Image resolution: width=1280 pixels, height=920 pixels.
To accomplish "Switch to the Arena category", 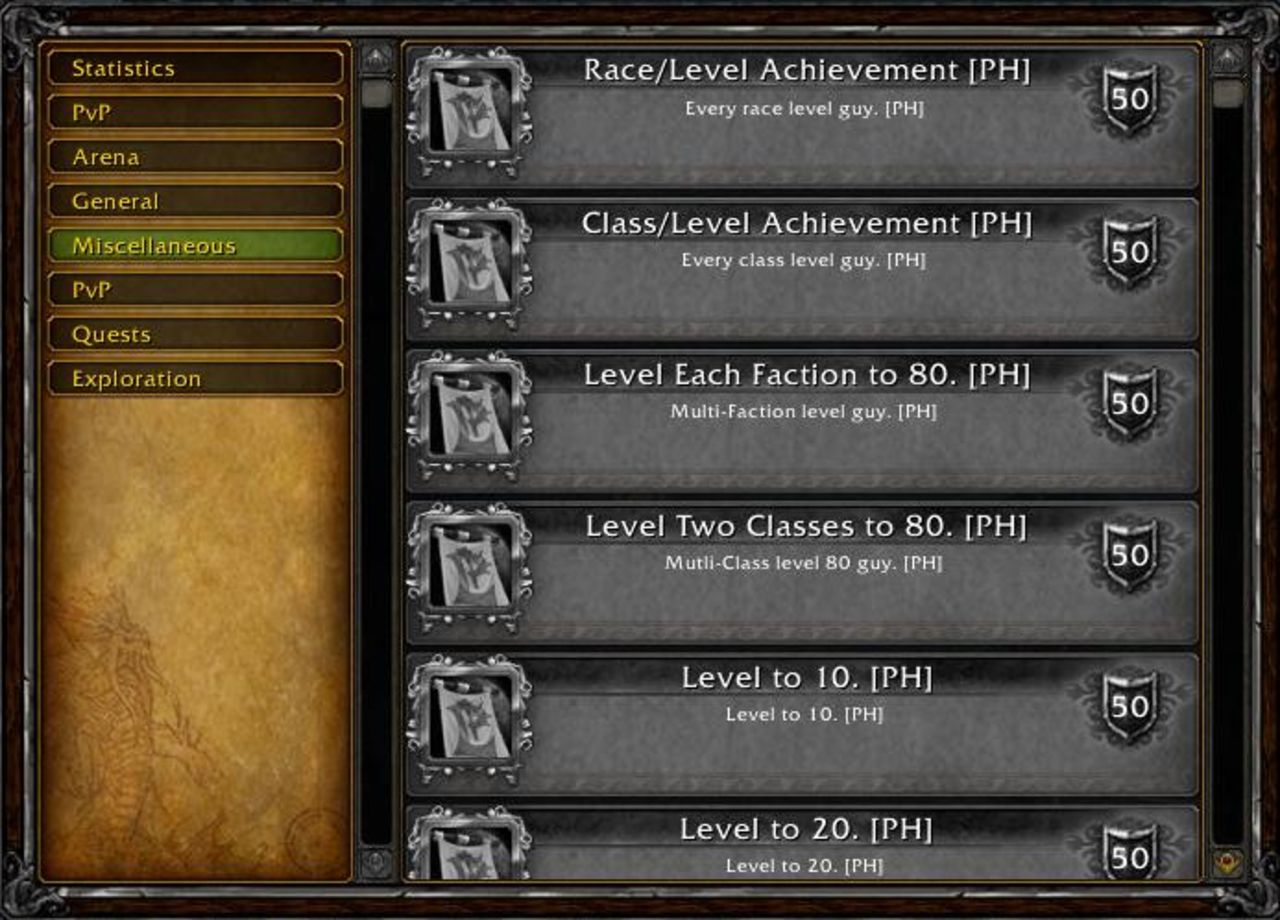I will click(195, 155).
